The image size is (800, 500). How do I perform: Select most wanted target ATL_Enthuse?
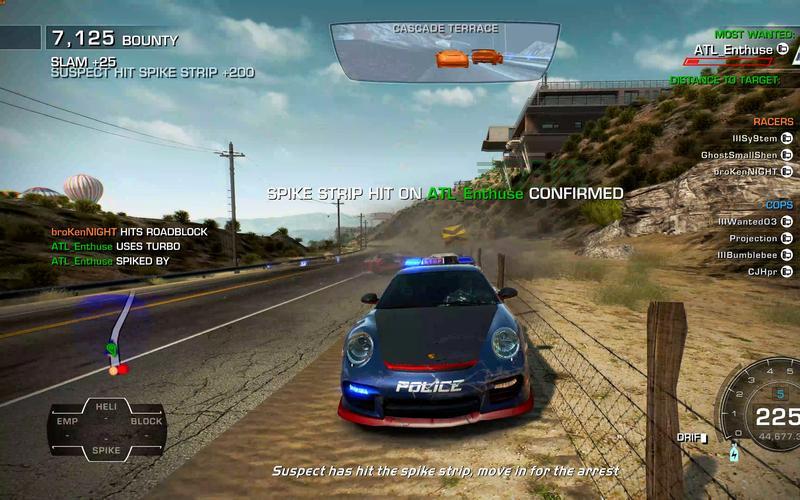tap(733, 50)
